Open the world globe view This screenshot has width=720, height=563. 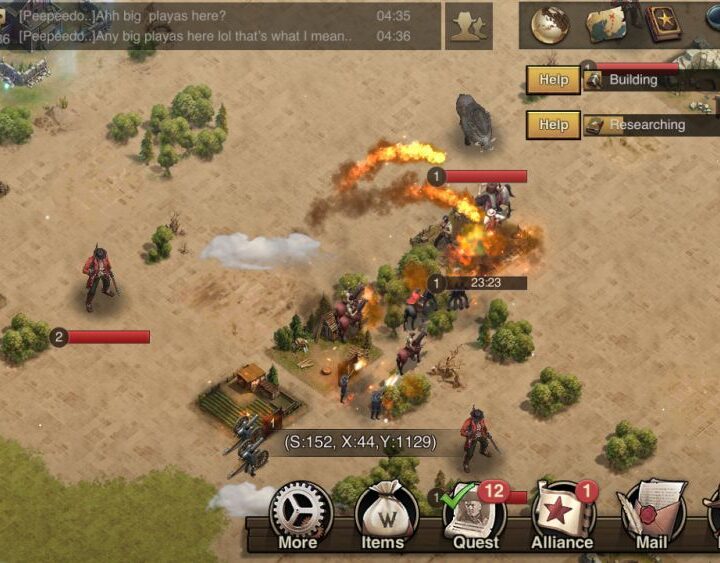pos(549,25)
